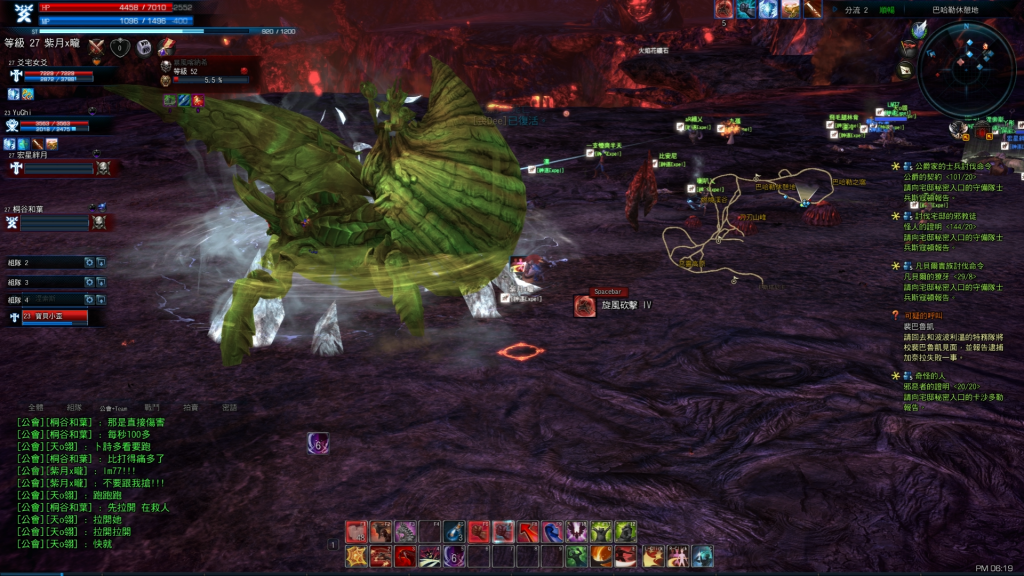Image resolution: width=1024 pixels, height=576 pixels.
Task: Open the 密語 whisper tab
Action: click(230, 408)
